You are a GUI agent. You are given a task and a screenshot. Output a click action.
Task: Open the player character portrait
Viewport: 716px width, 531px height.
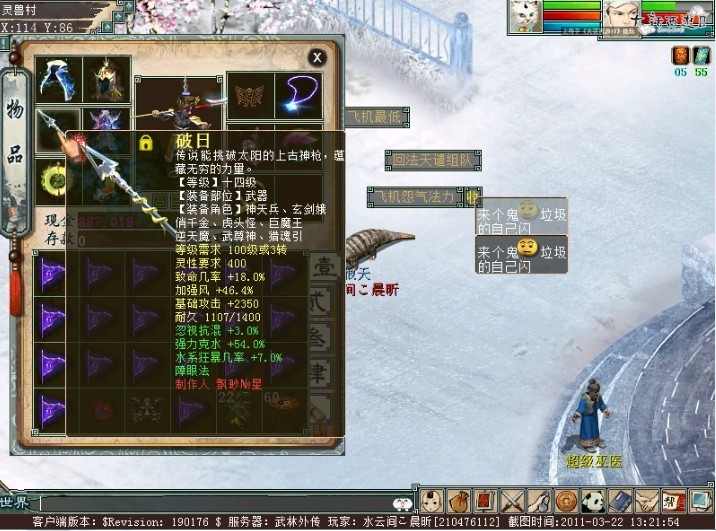621,16
